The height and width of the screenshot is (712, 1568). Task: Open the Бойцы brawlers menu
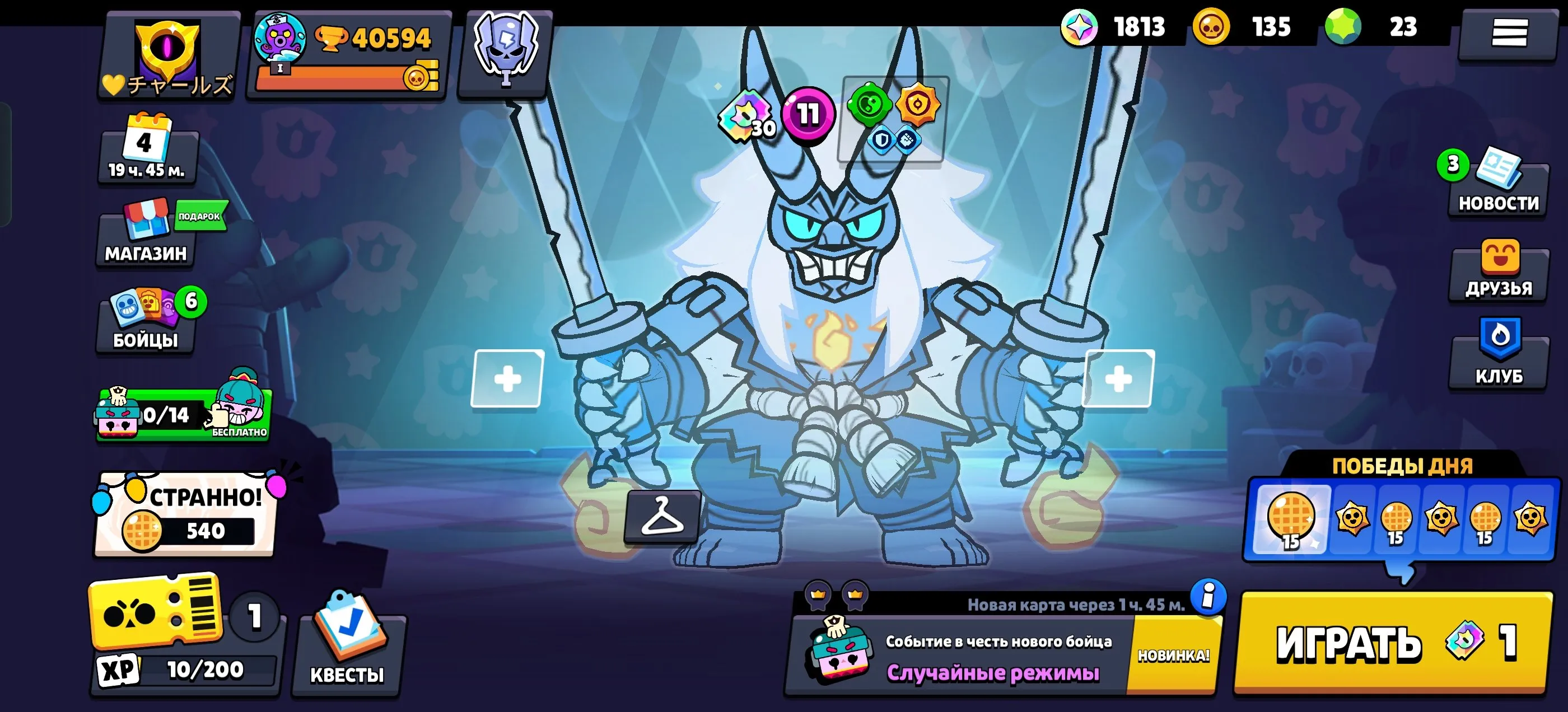click(x=145, y=321)
